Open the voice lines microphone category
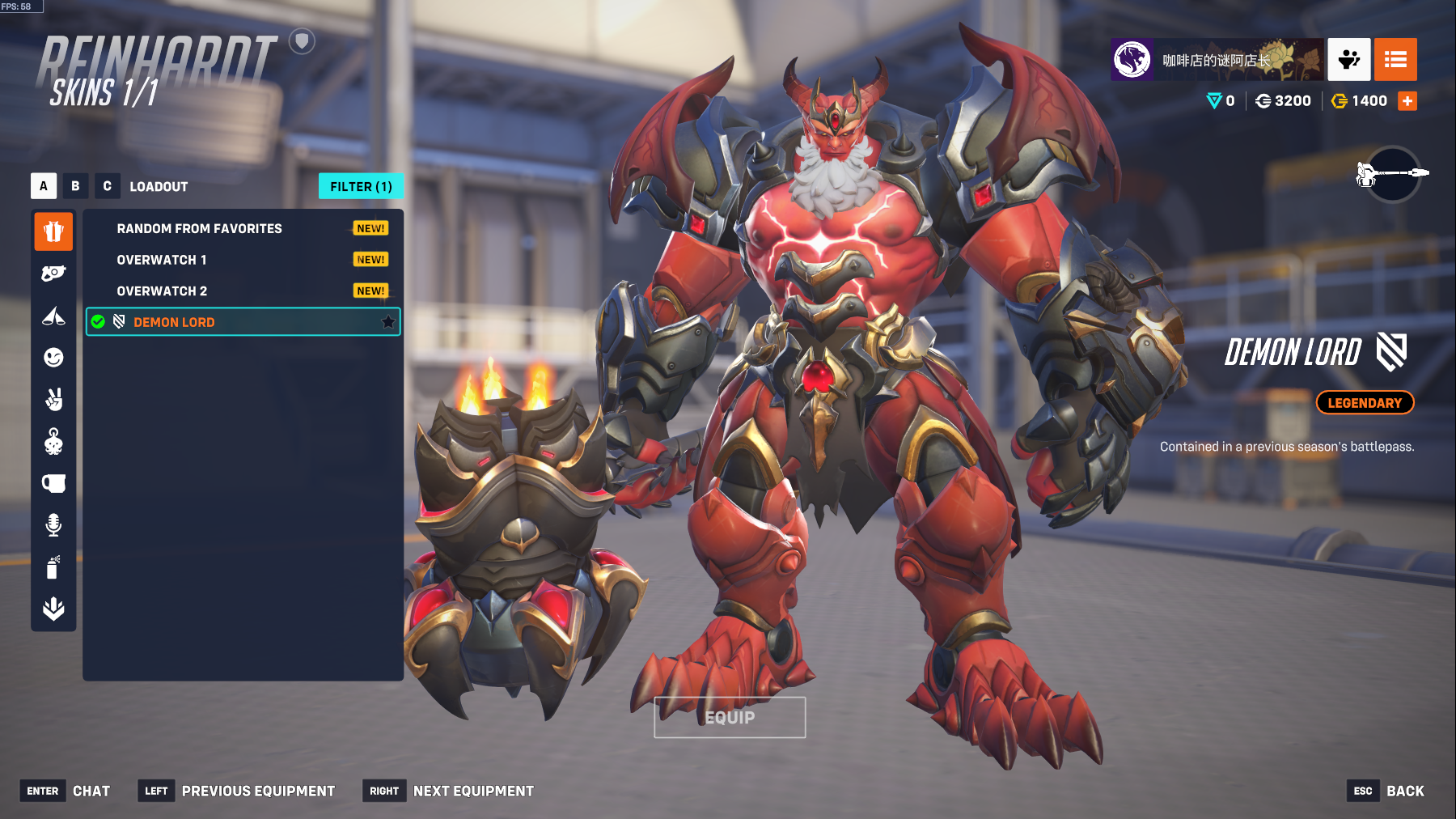Screen dimensions: 1456x819 [x=53, y=525]
